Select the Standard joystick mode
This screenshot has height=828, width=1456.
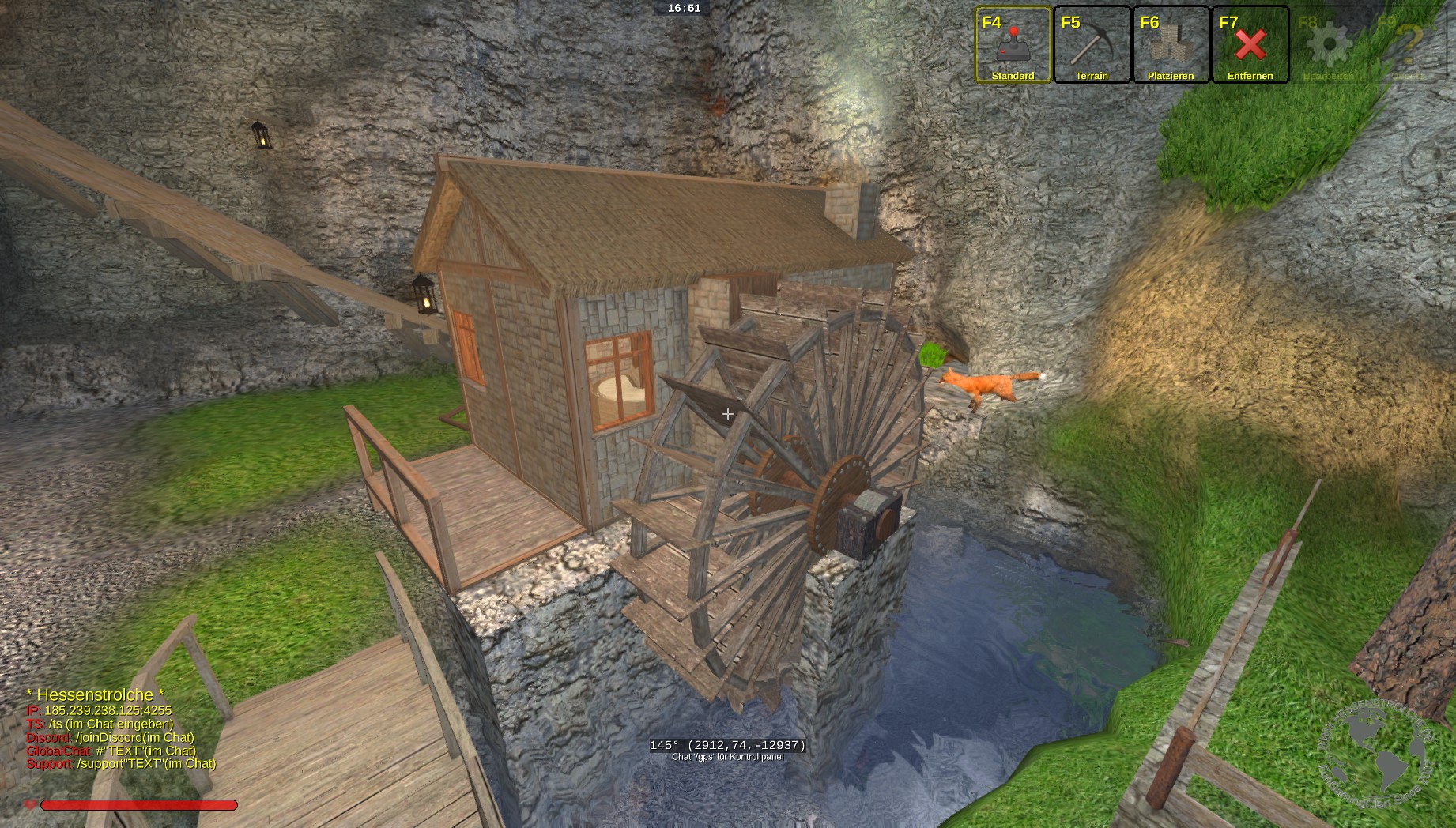(x=1013, y=45)
